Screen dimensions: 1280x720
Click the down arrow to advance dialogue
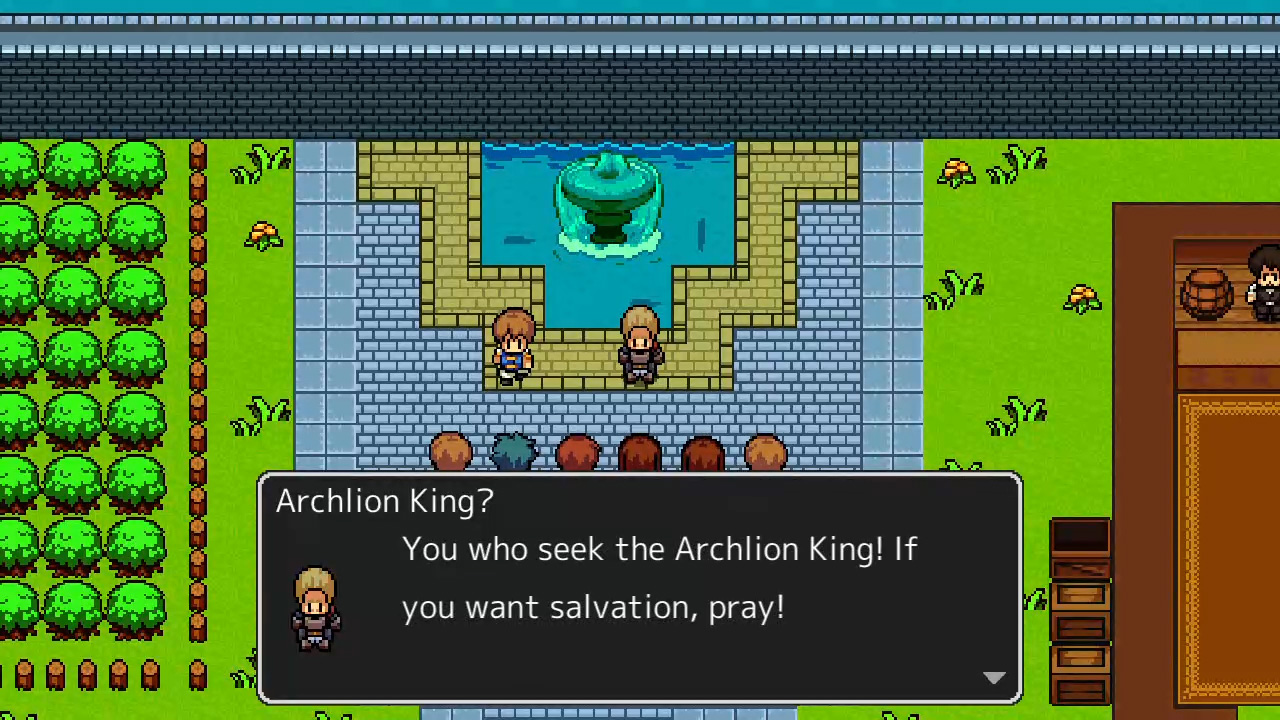[x=995, y=678]
